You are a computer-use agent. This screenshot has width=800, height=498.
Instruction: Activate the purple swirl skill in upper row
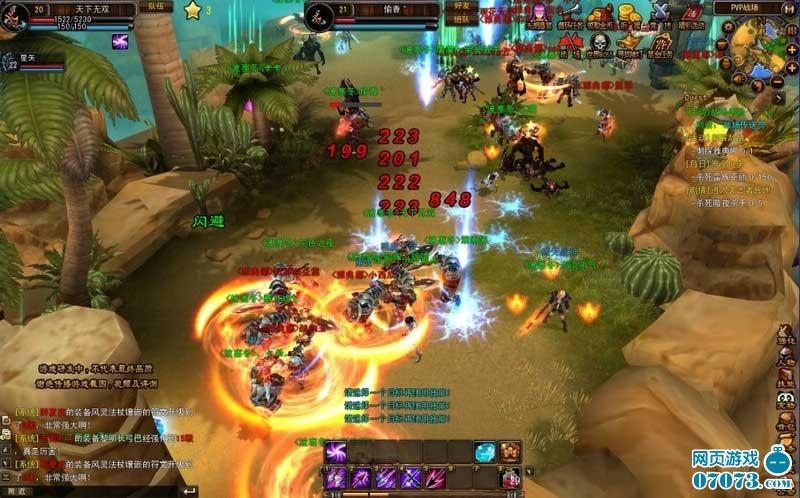(x=336, y=452)
